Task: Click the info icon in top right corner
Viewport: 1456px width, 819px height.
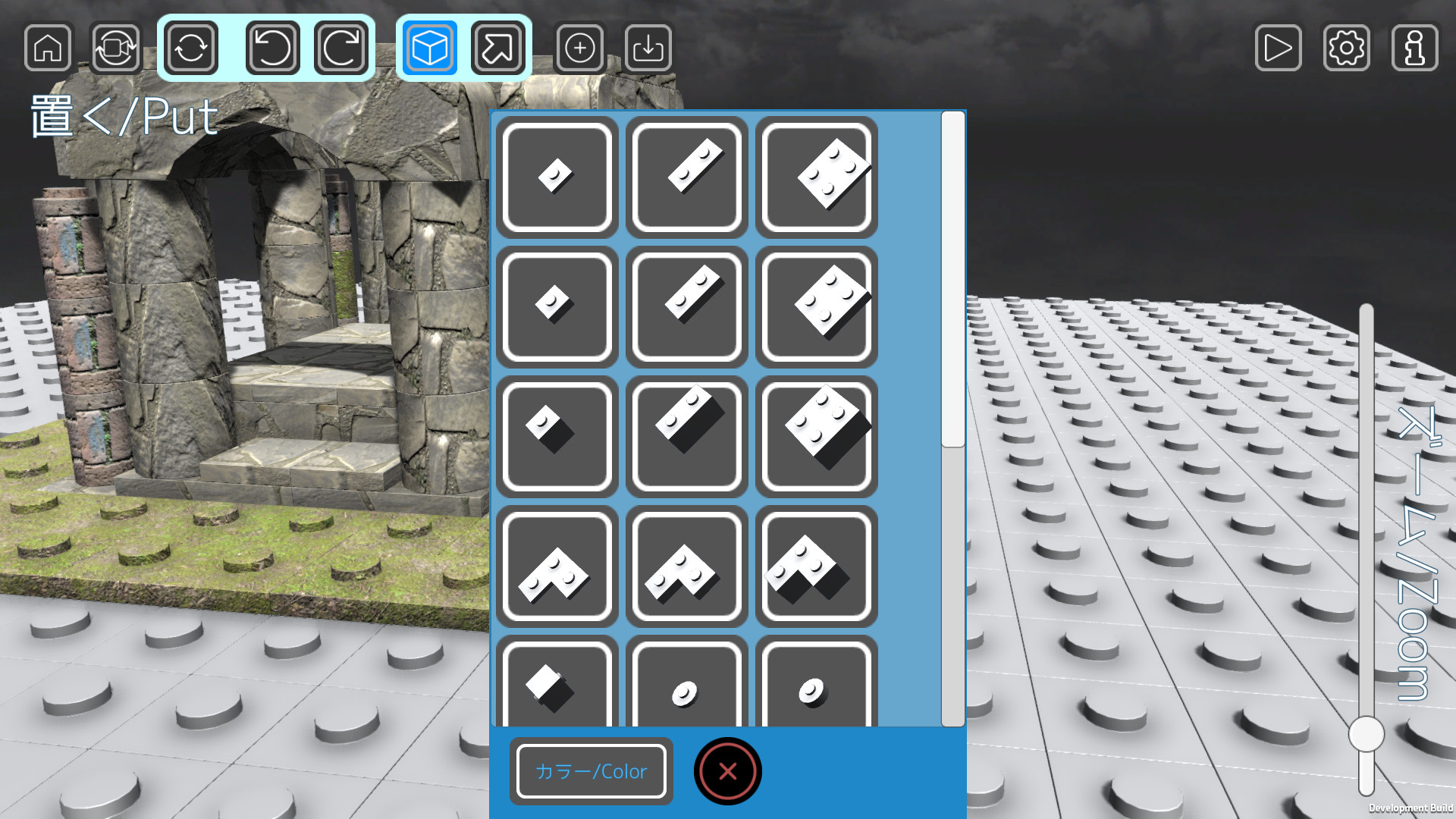Action: 1413,48
